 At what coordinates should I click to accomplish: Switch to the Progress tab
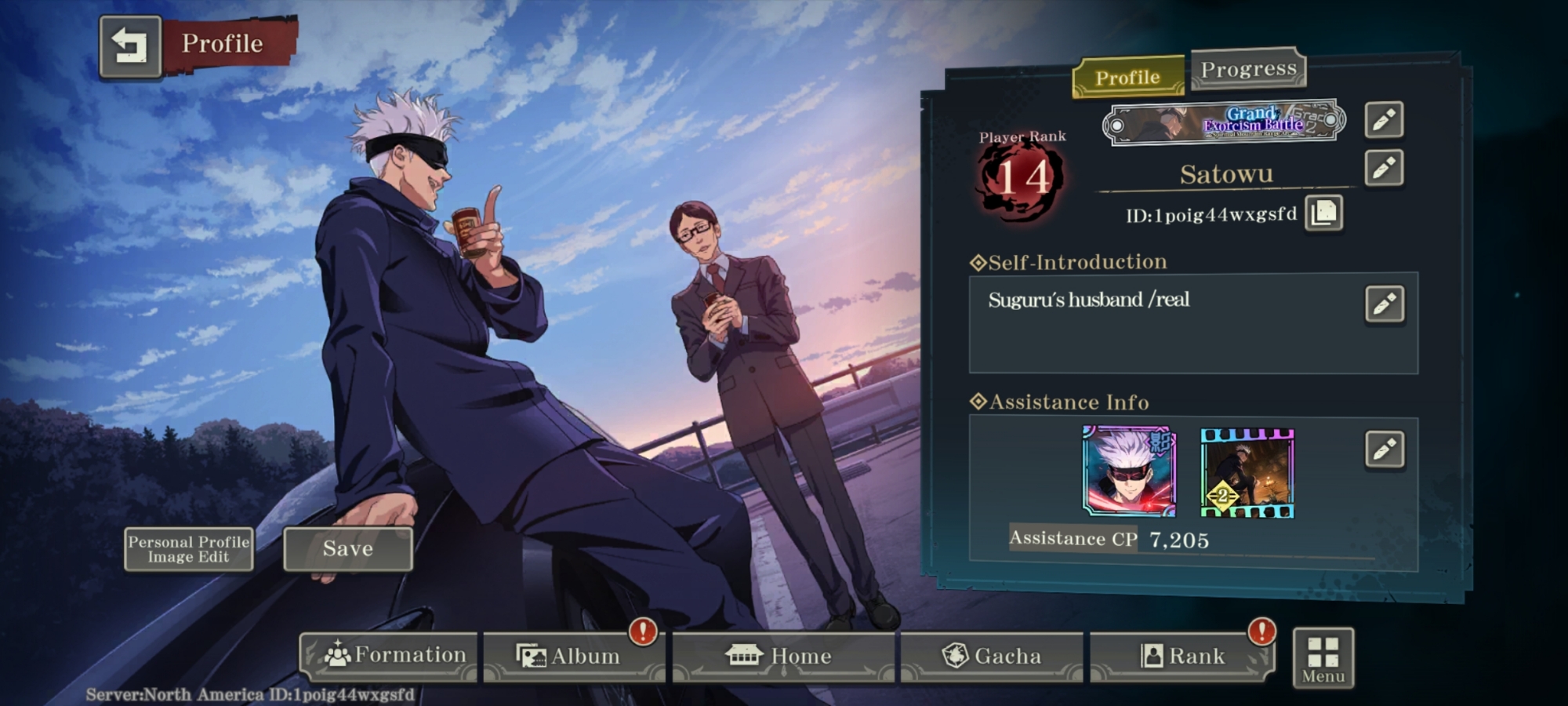1248,69
